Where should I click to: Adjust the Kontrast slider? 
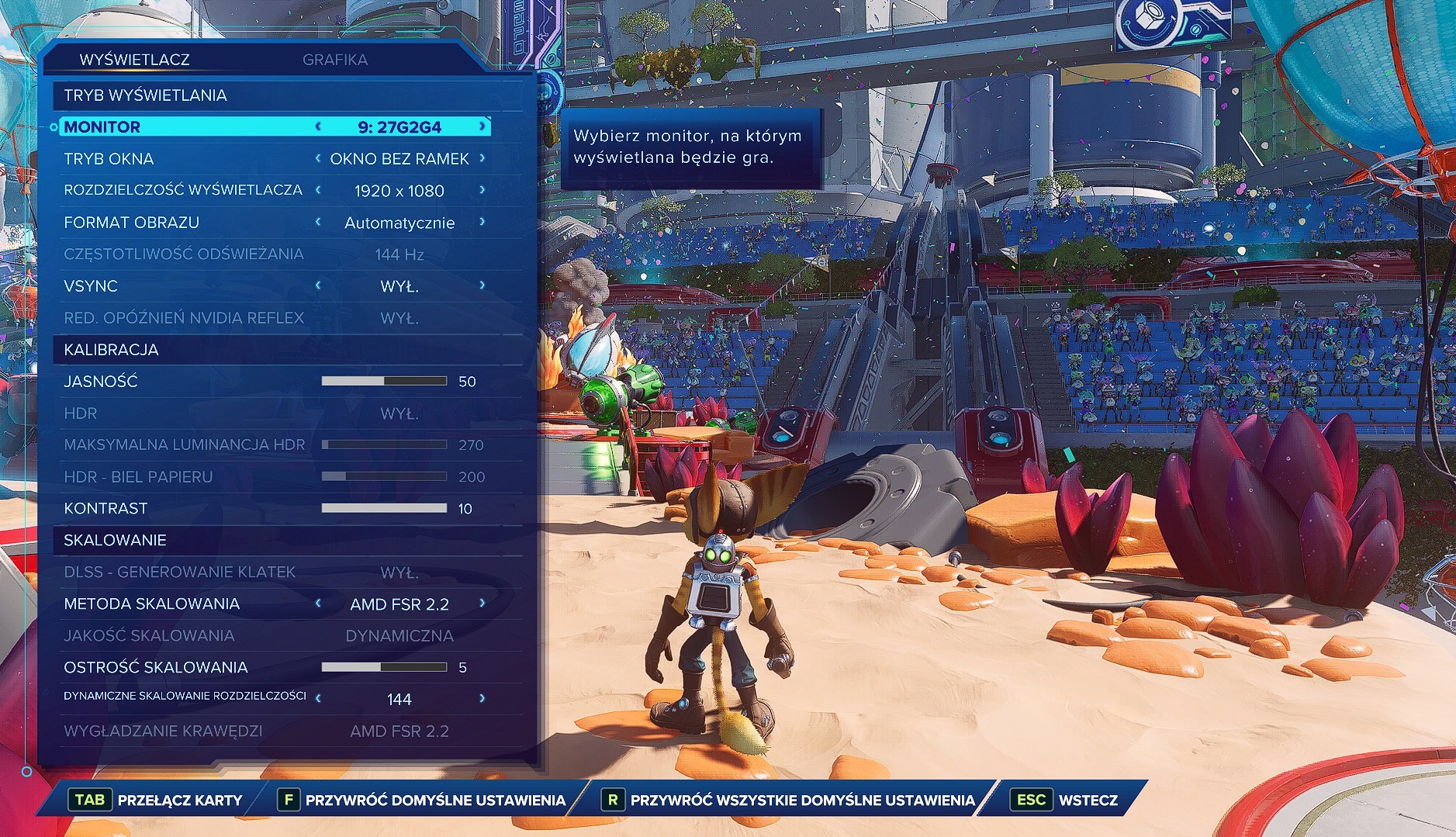[384, 508]
